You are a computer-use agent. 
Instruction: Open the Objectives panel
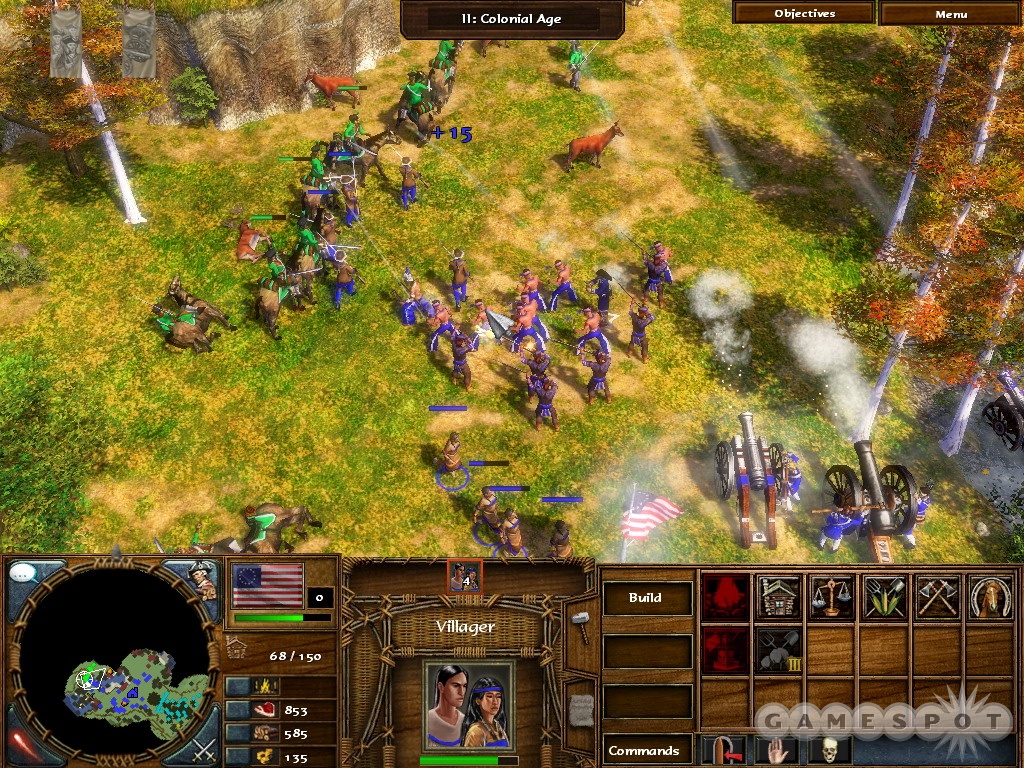[x=804, y=14]
